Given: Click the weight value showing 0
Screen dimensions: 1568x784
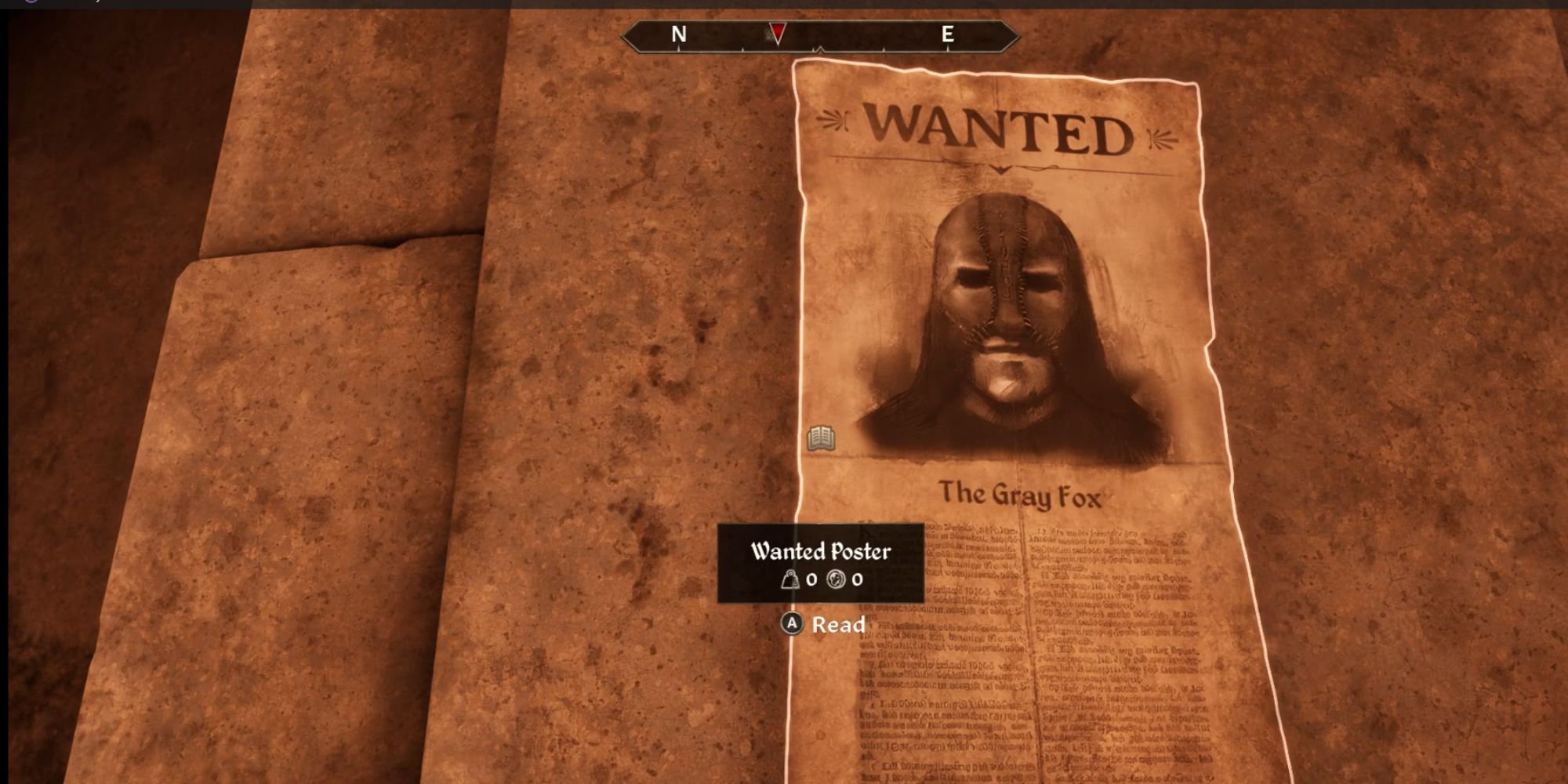Looking at the screenshot, I should (811, 579).
